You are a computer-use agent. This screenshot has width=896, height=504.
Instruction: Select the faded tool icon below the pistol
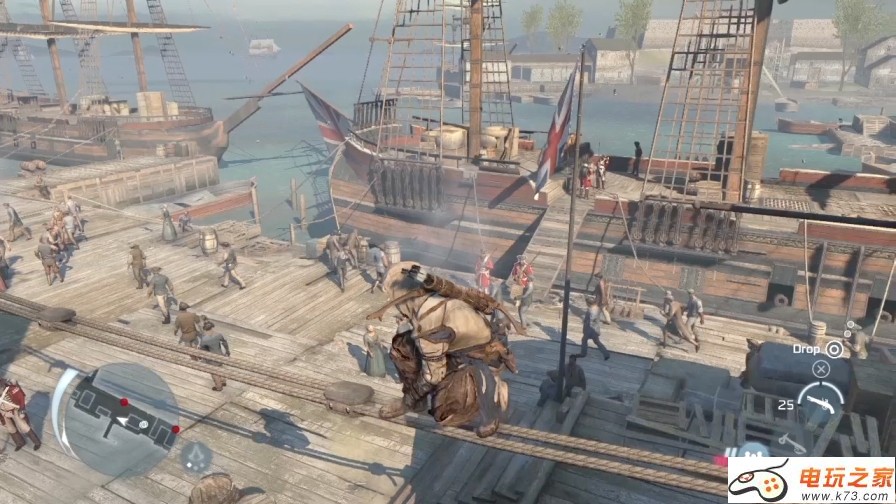point(790,440)
